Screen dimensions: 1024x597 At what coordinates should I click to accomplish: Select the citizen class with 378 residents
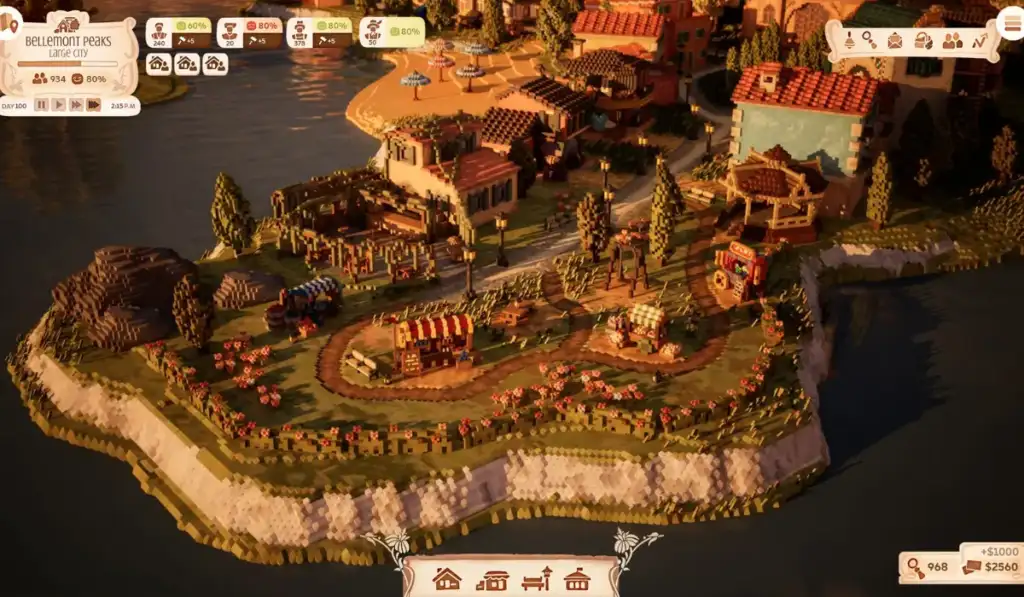coord(300,31)
